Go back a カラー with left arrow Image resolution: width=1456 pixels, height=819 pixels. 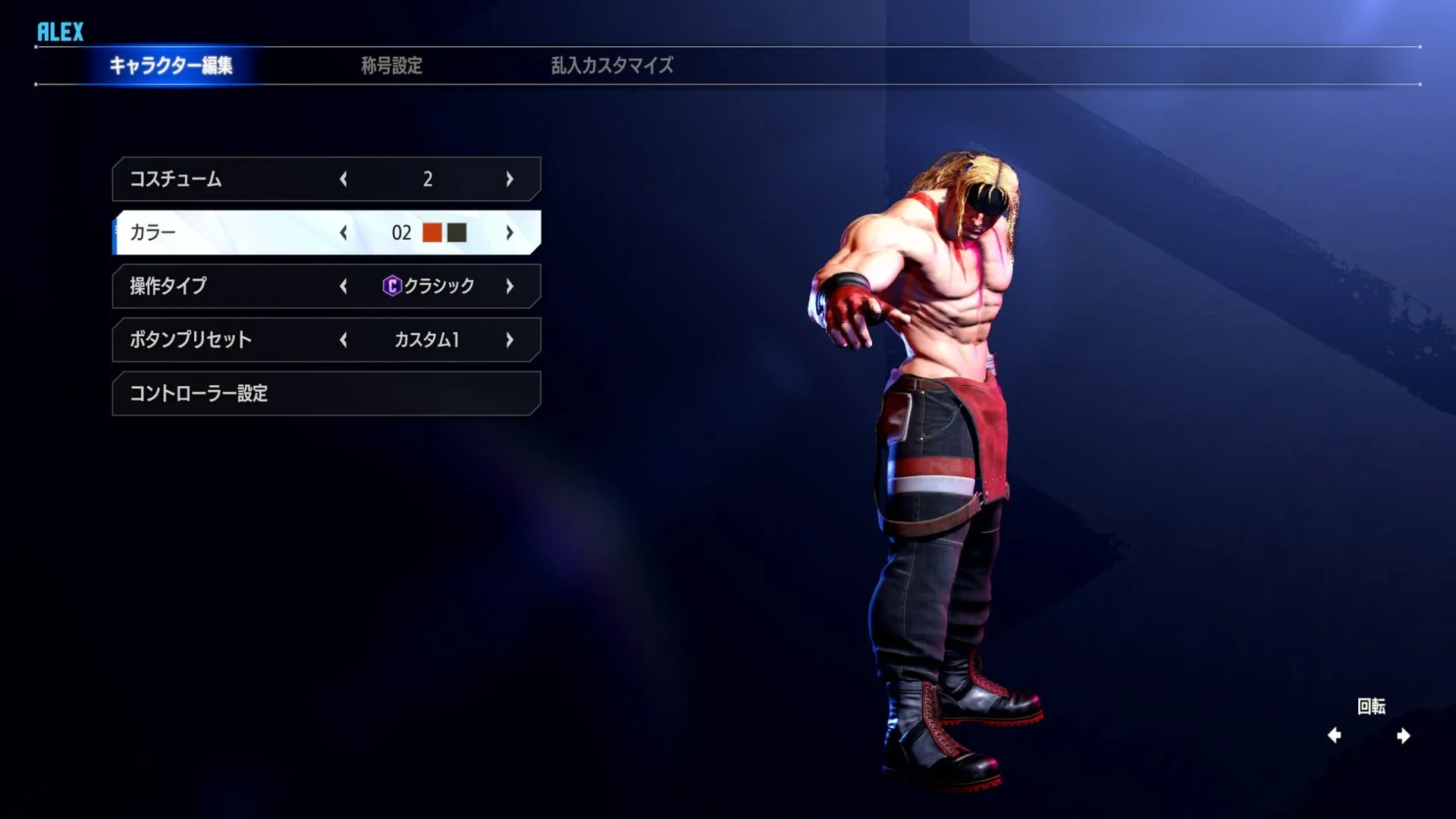click(x=344, y=233)
